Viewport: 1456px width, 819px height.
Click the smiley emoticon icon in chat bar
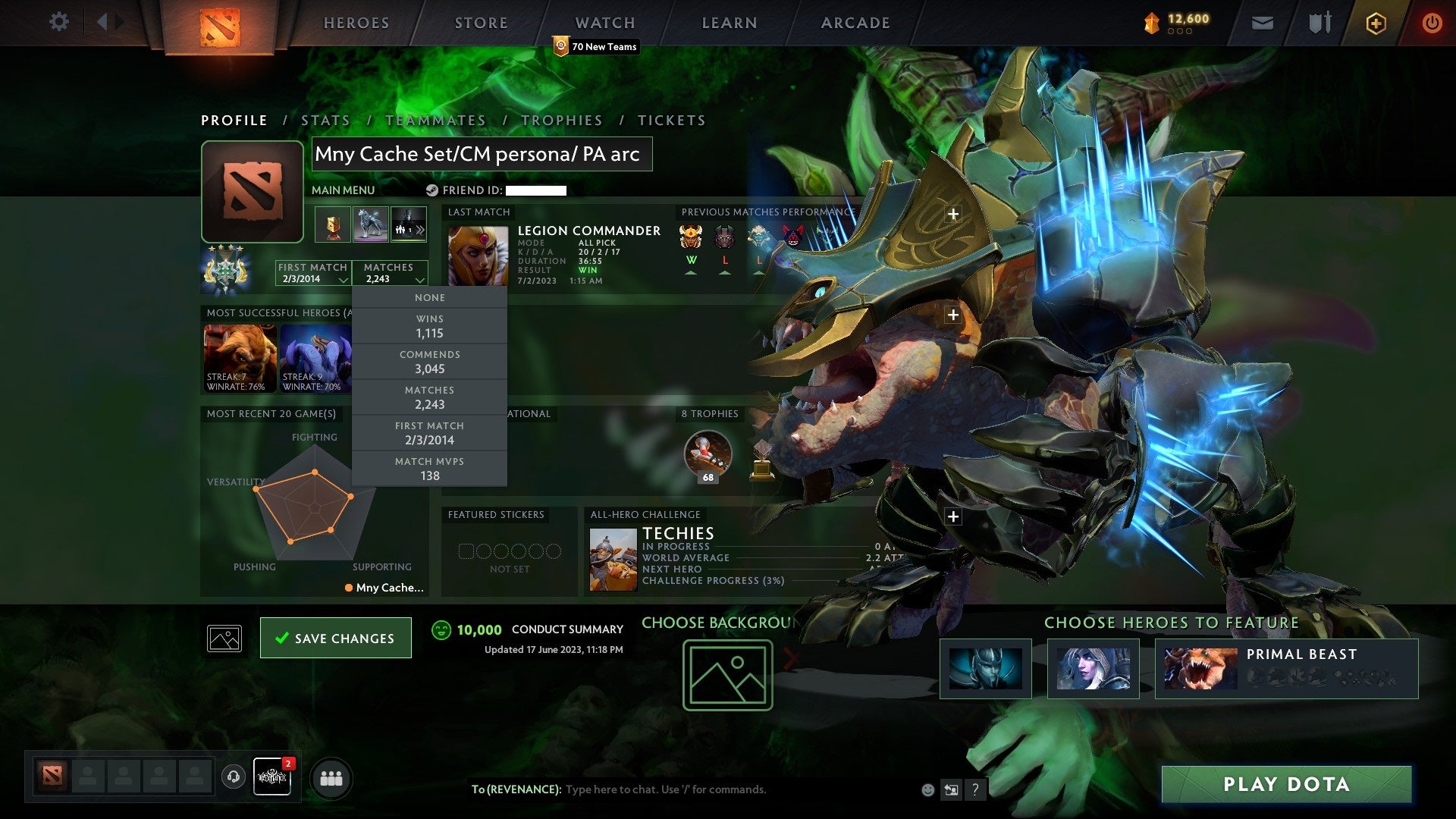pos(927,789)
